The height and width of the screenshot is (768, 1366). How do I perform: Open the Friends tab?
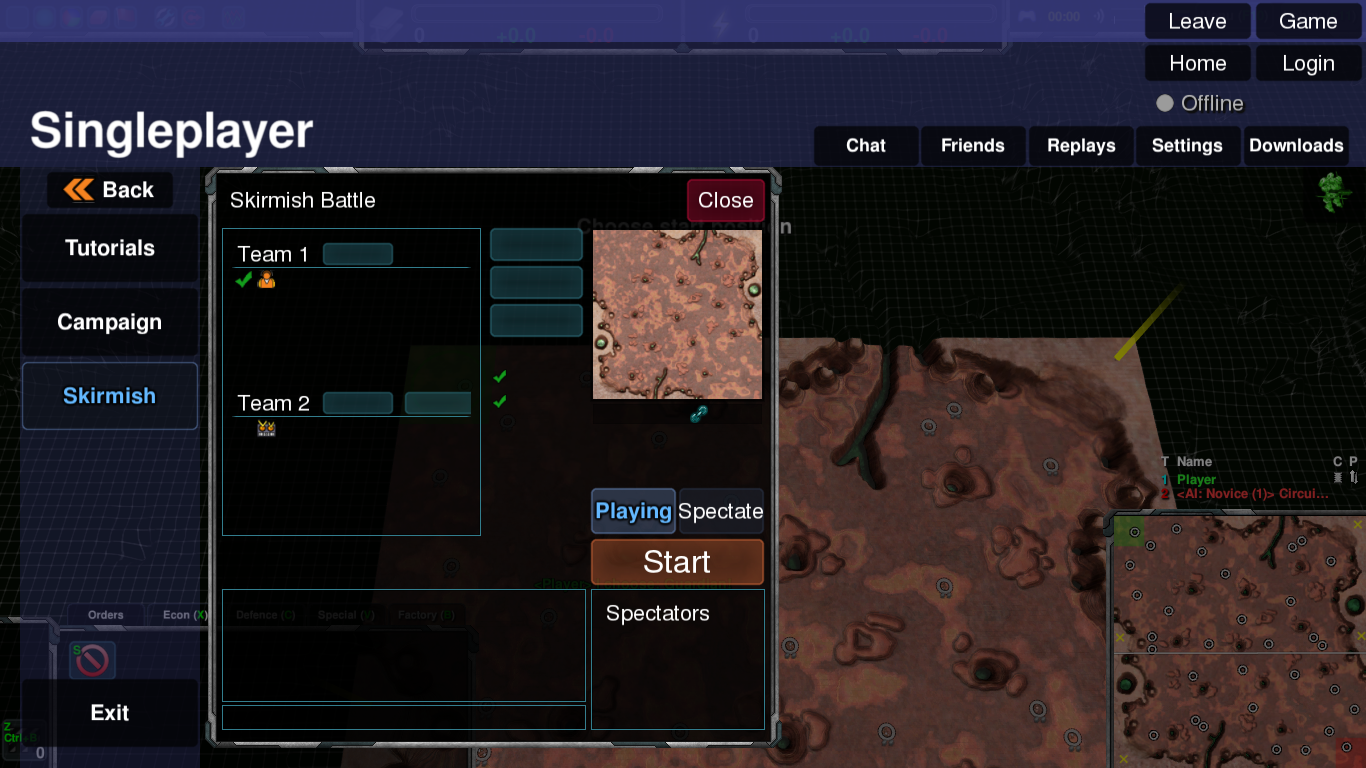[972, 146]
